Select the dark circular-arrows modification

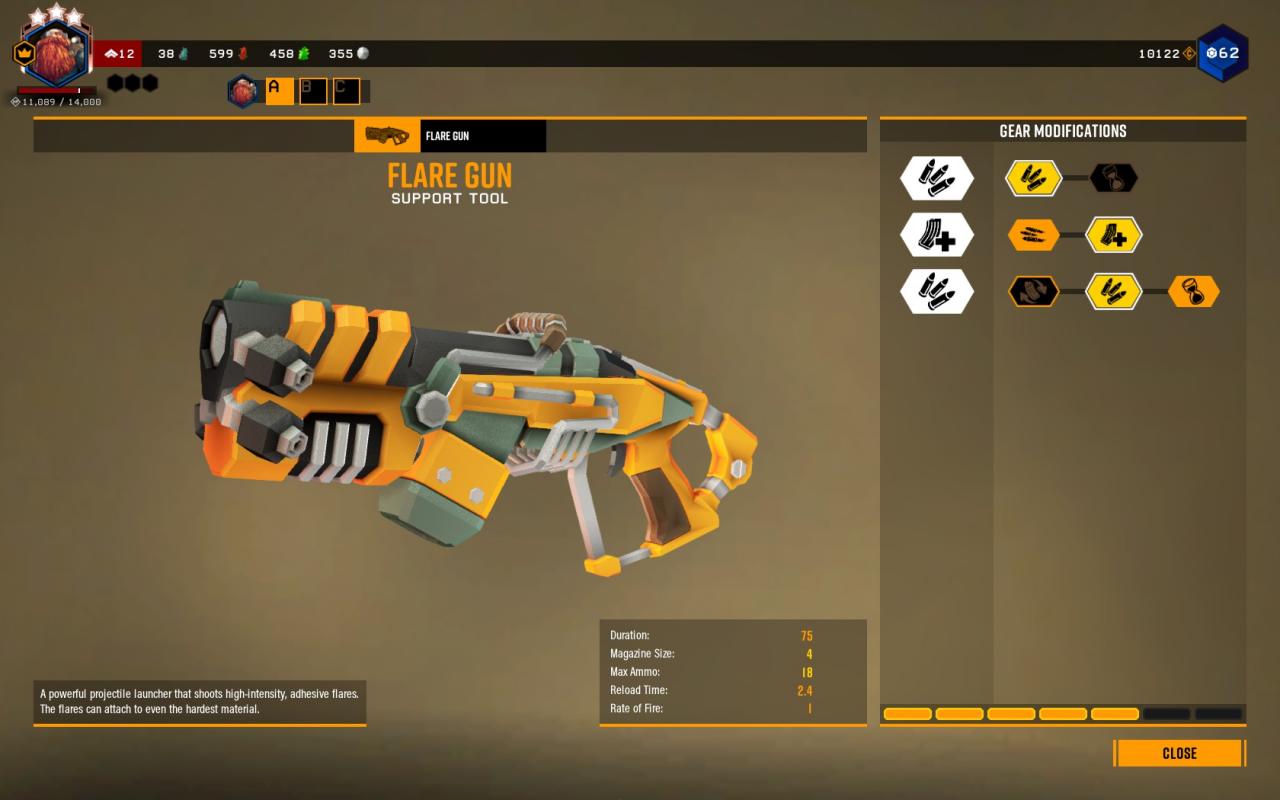pos(1033,291)
